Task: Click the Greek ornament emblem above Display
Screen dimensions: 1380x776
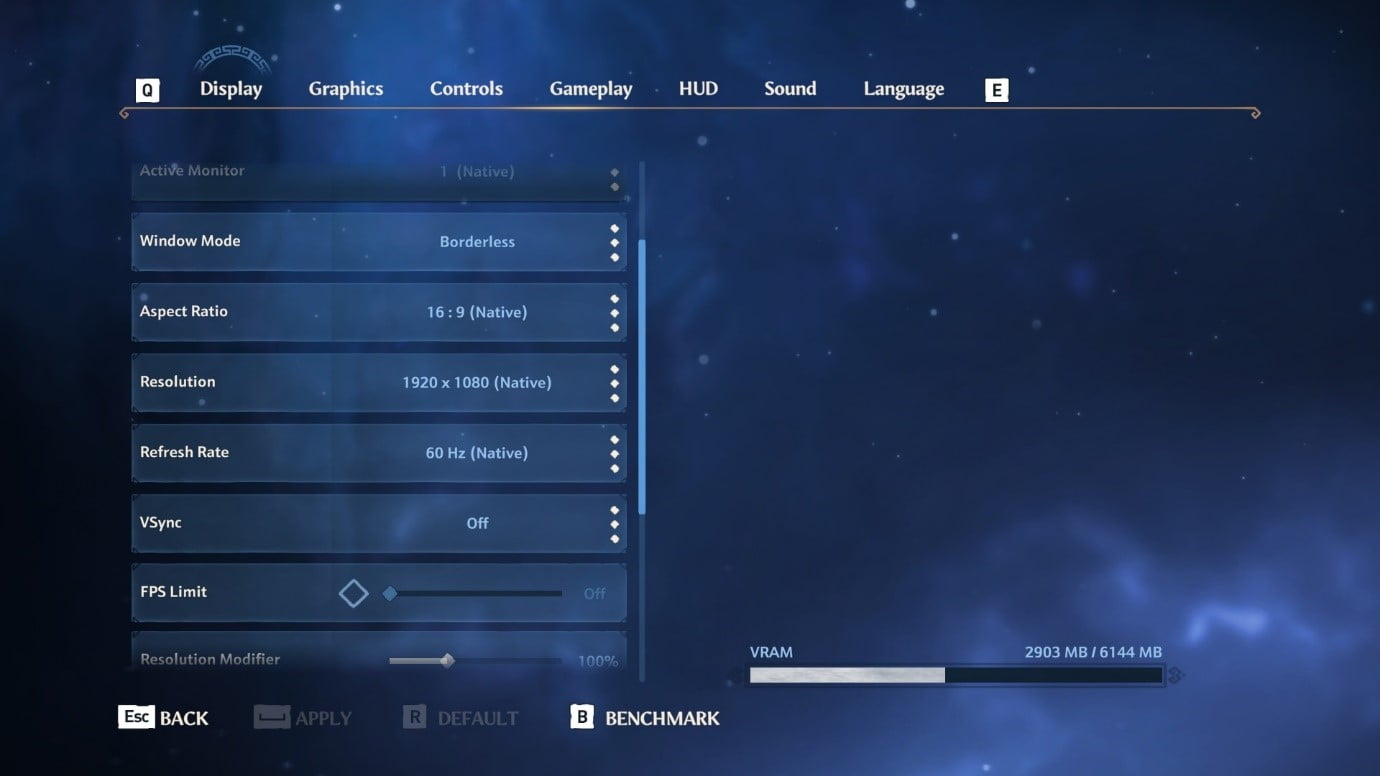Action: click(x=234, y=57)
